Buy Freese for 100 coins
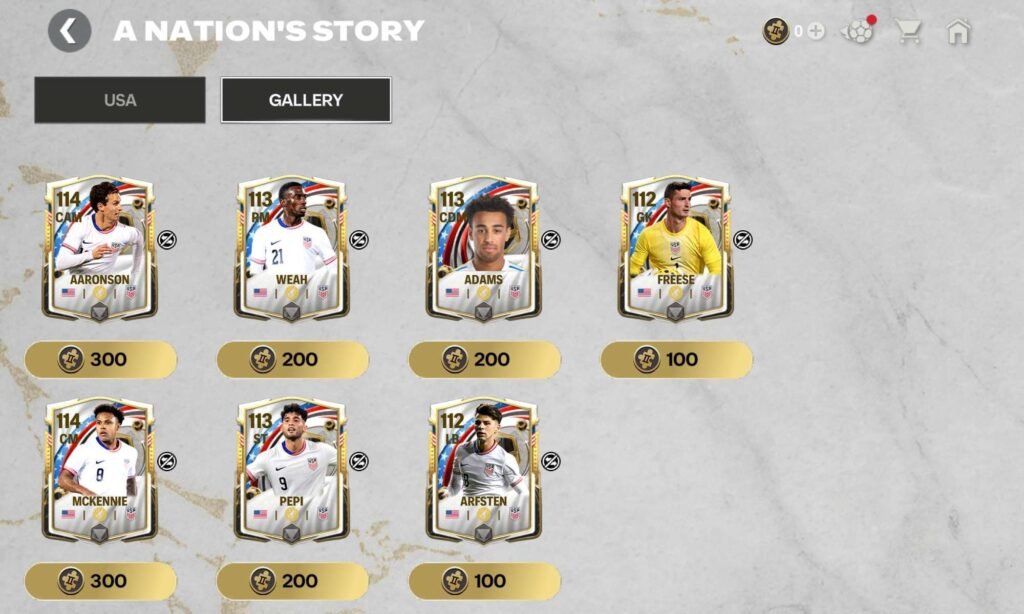Screen dimensions: 1024x614 tap(677, 359)
